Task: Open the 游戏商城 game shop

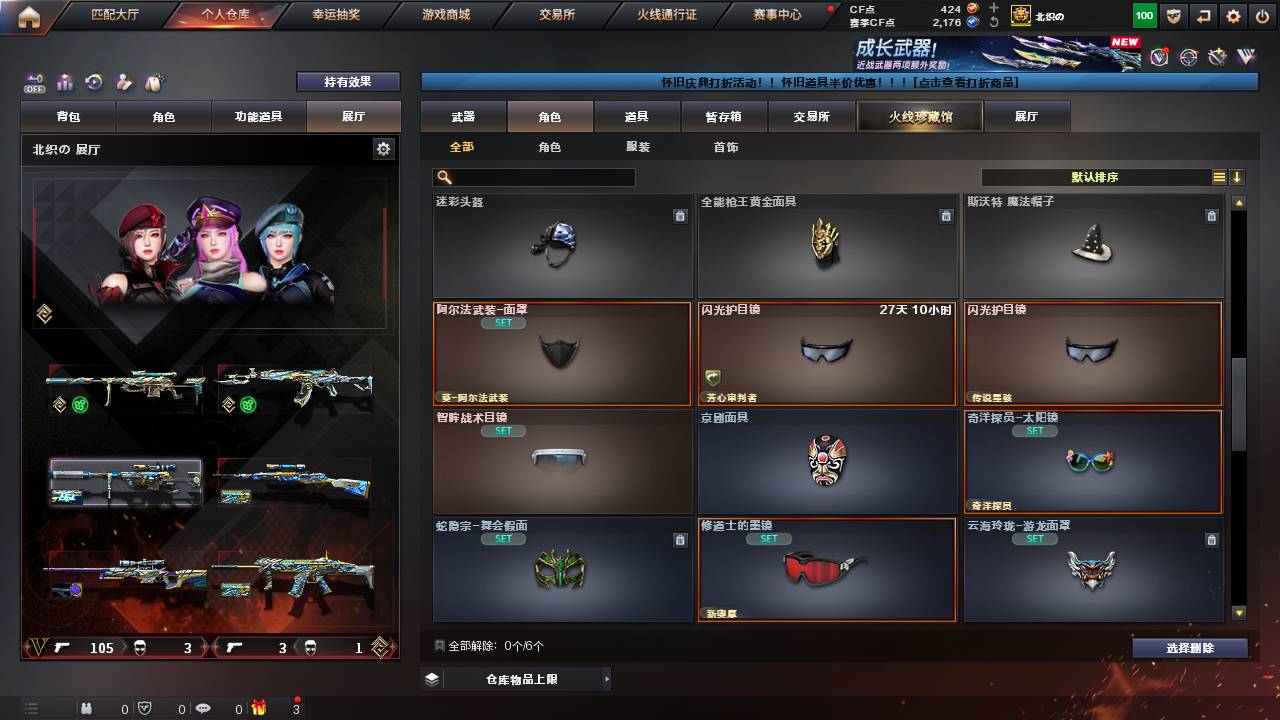Action: (x=445, y=15)
